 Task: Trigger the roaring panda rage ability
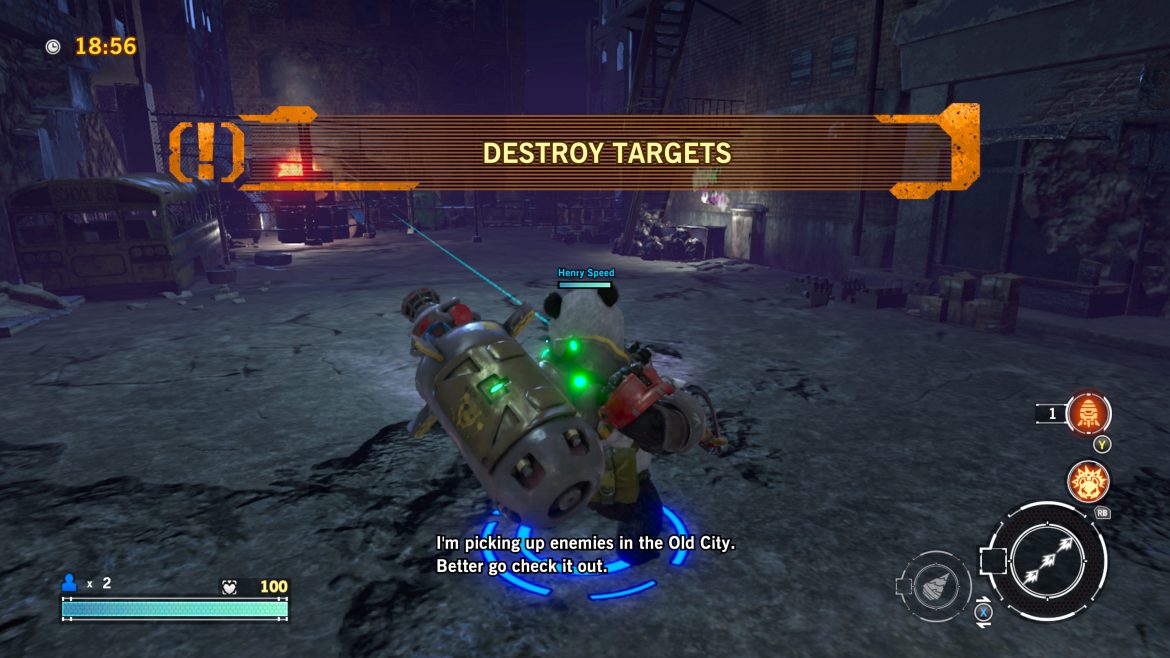[1087, 481]
